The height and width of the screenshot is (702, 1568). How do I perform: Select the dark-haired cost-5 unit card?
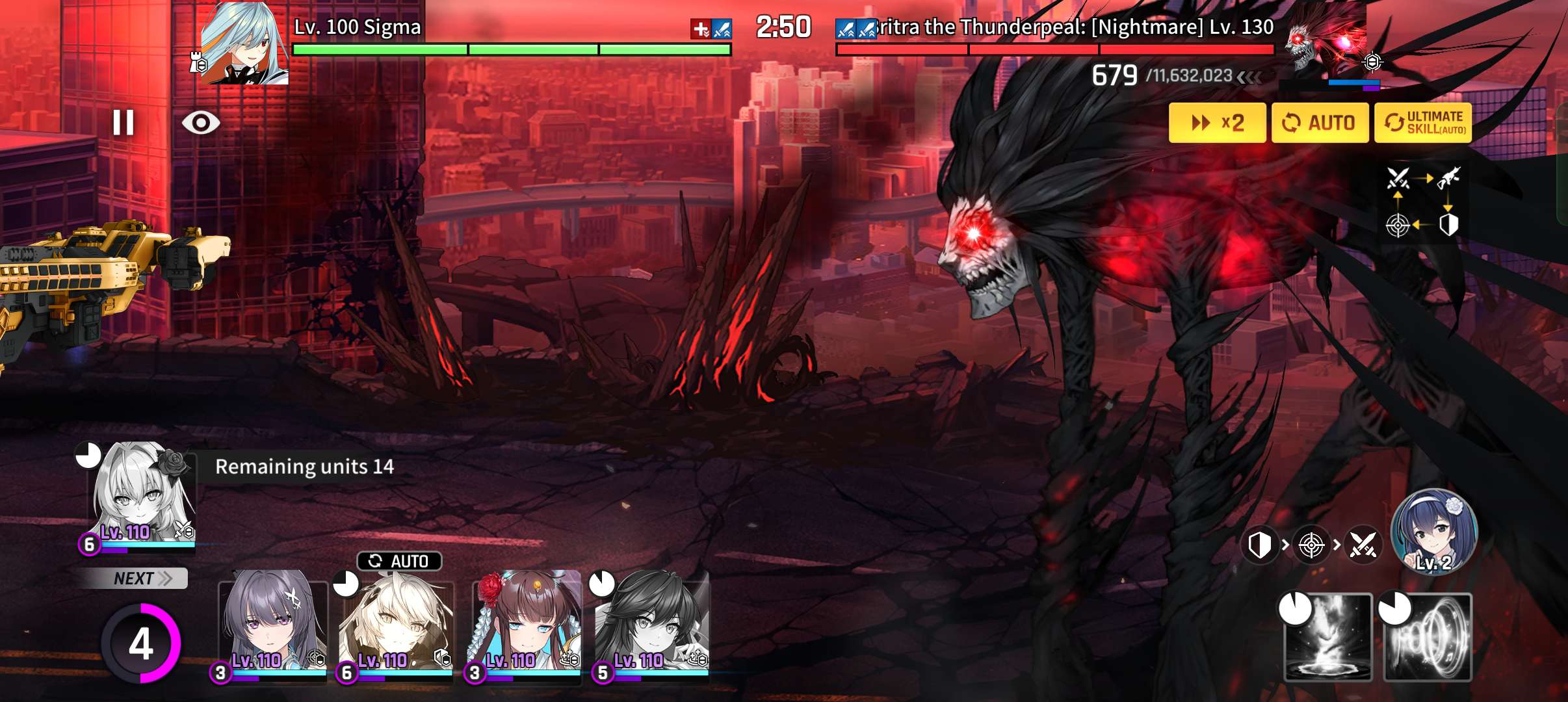point(651,624)
